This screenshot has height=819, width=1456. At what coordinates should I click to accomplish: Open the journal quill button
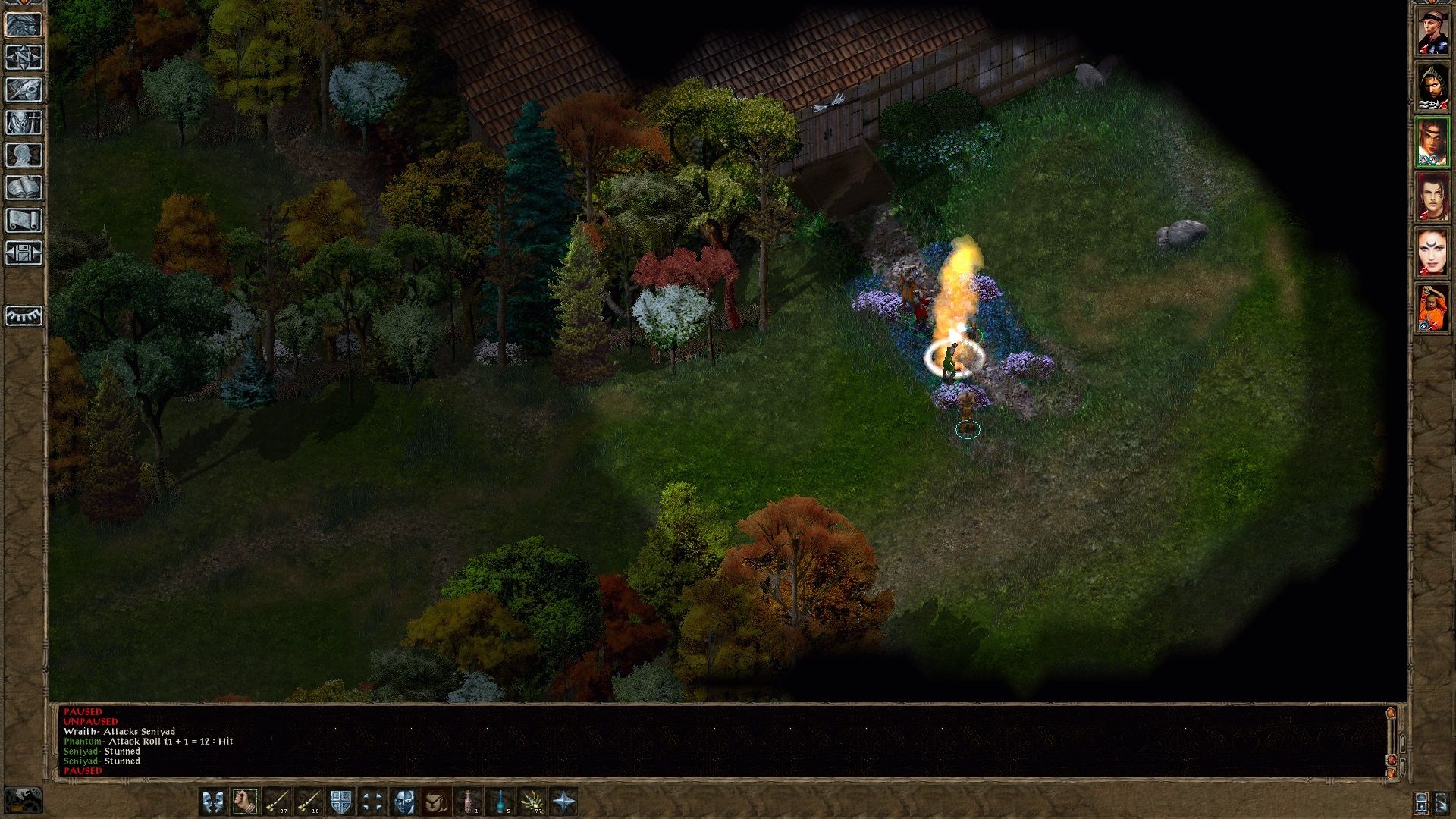point(24,90)
